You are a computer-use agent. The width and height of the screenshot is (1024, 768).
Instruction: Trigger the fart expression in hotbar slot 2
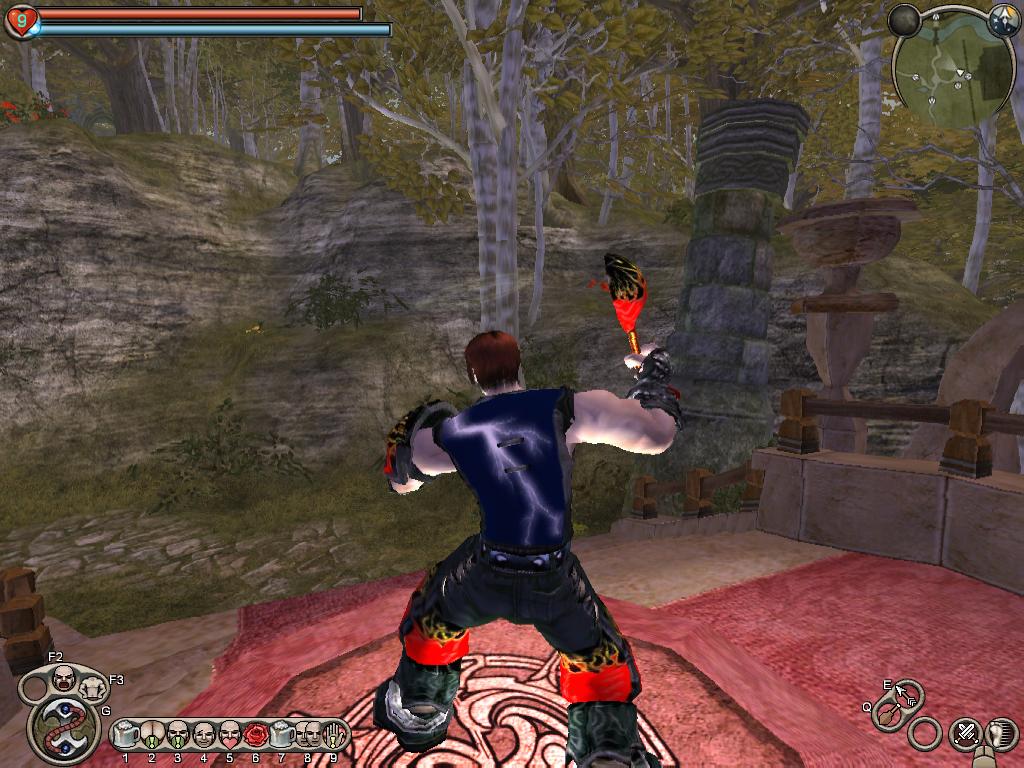click(x=152, y=735)
